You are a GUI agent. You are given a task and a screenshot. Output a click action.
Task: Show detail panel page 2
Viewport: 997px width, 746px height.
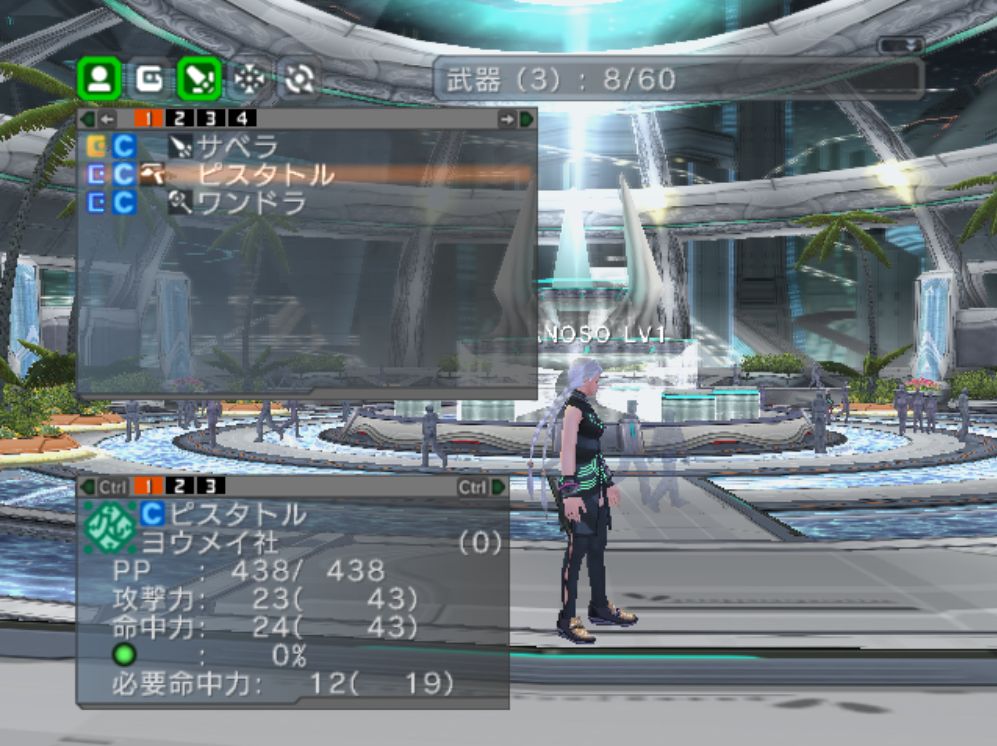[180, 487]
